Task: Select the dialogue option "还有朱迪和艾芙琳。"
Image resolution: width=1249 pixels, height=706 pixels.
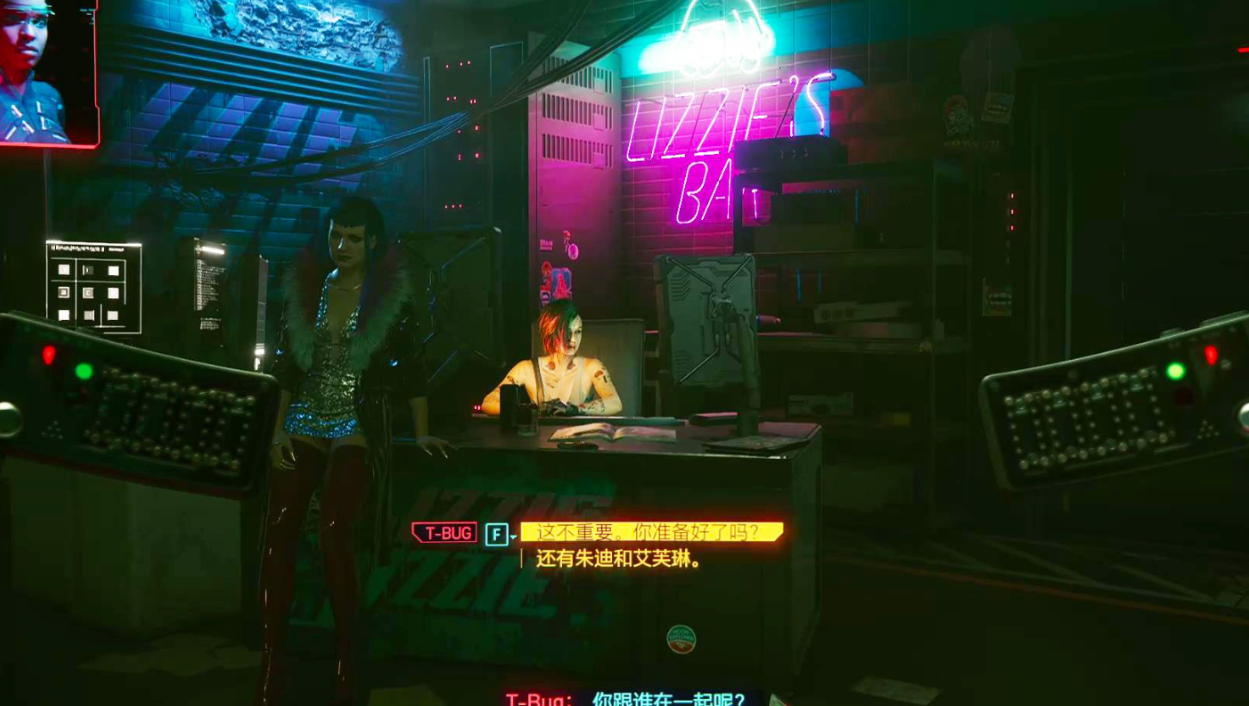Action: point(618,559)
